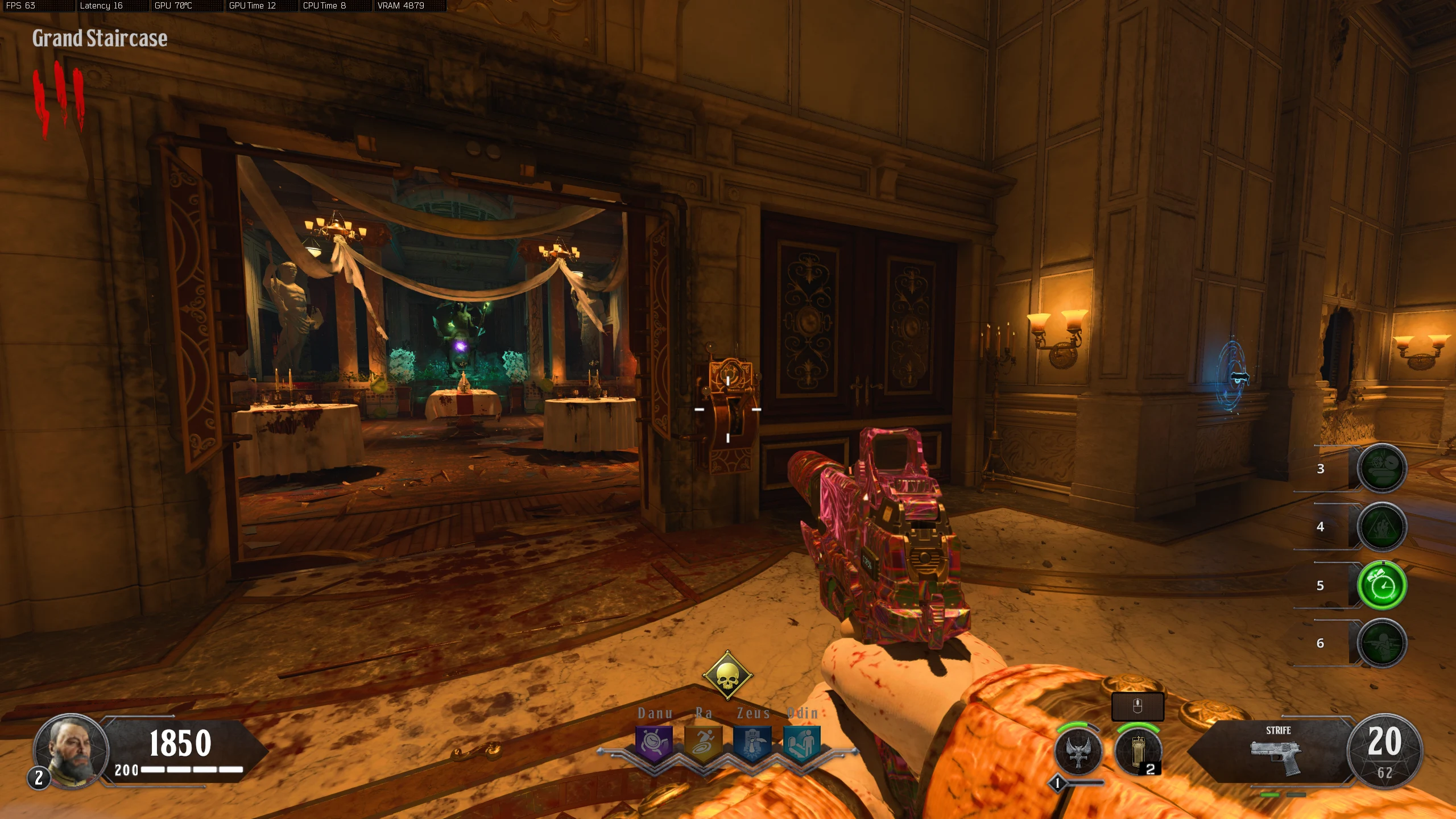1456x819 pixels.
Task: Select the equipment icon with count 2
Action: coord(1138,751)
